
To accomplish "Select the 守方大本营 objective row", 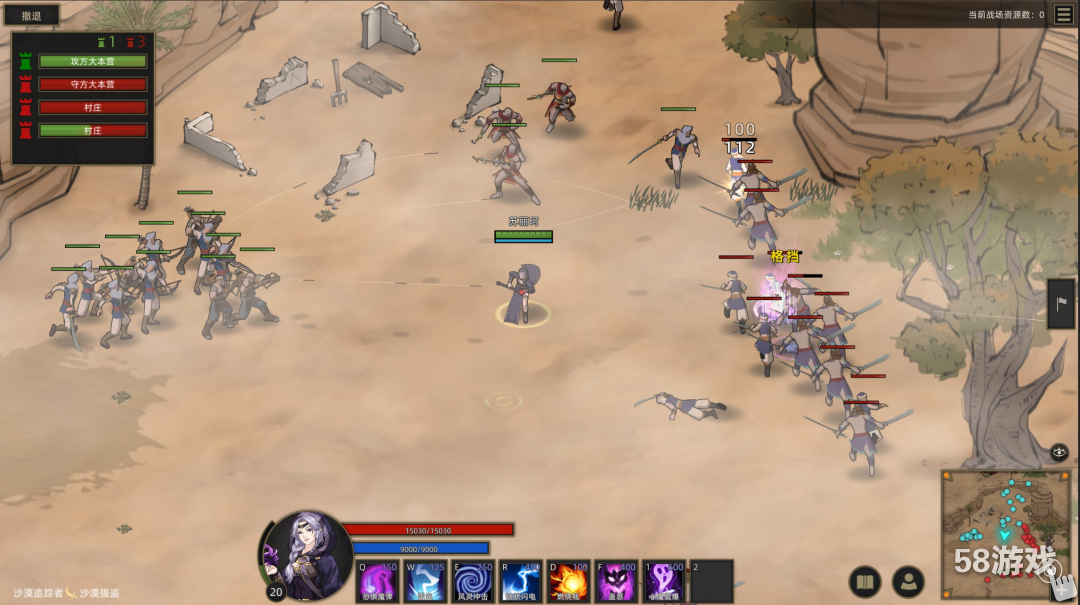I will (93, 84).
